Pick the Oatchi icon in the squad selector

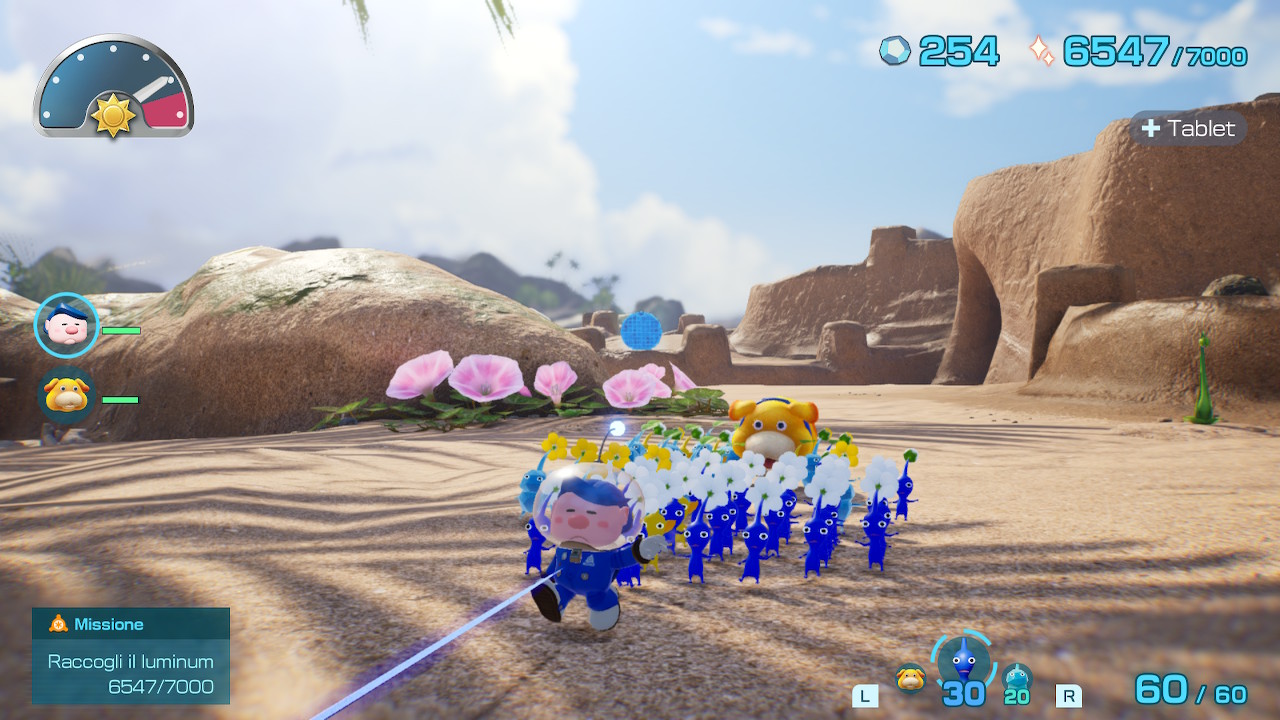pyautogui.click(x=910, y=678)
